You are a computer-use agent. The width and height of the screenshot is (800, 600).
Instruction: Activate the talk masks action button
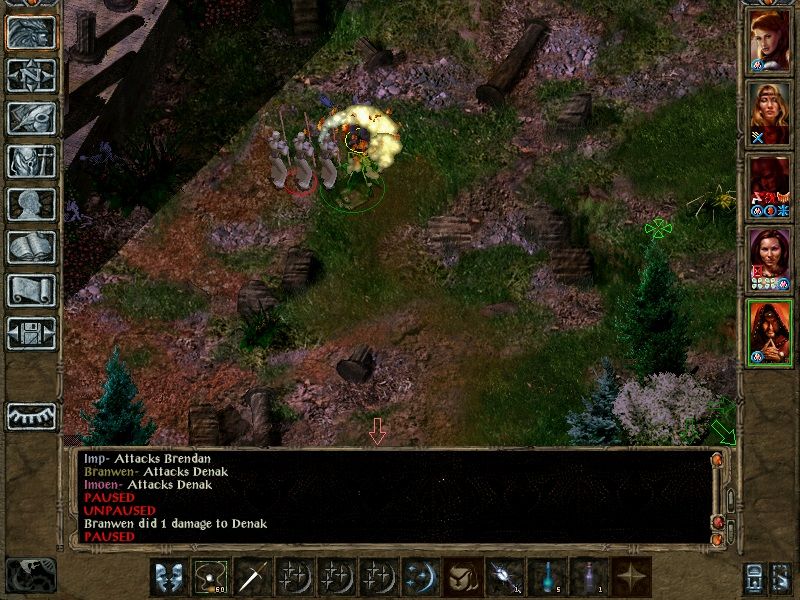[169, 578]
